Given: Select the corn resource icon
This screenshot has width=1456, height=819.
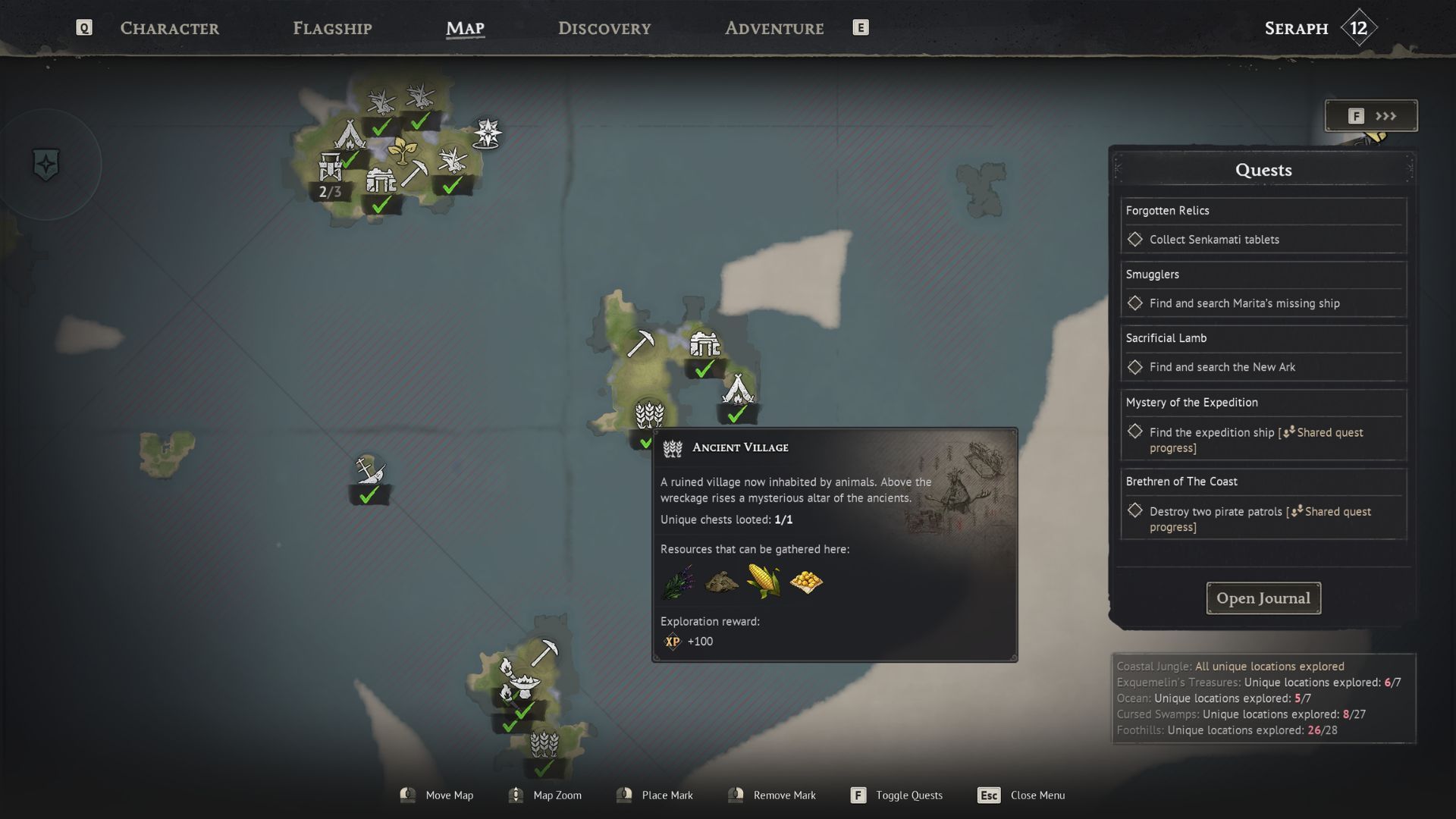Looking at the screenshot, I should 763,582.
